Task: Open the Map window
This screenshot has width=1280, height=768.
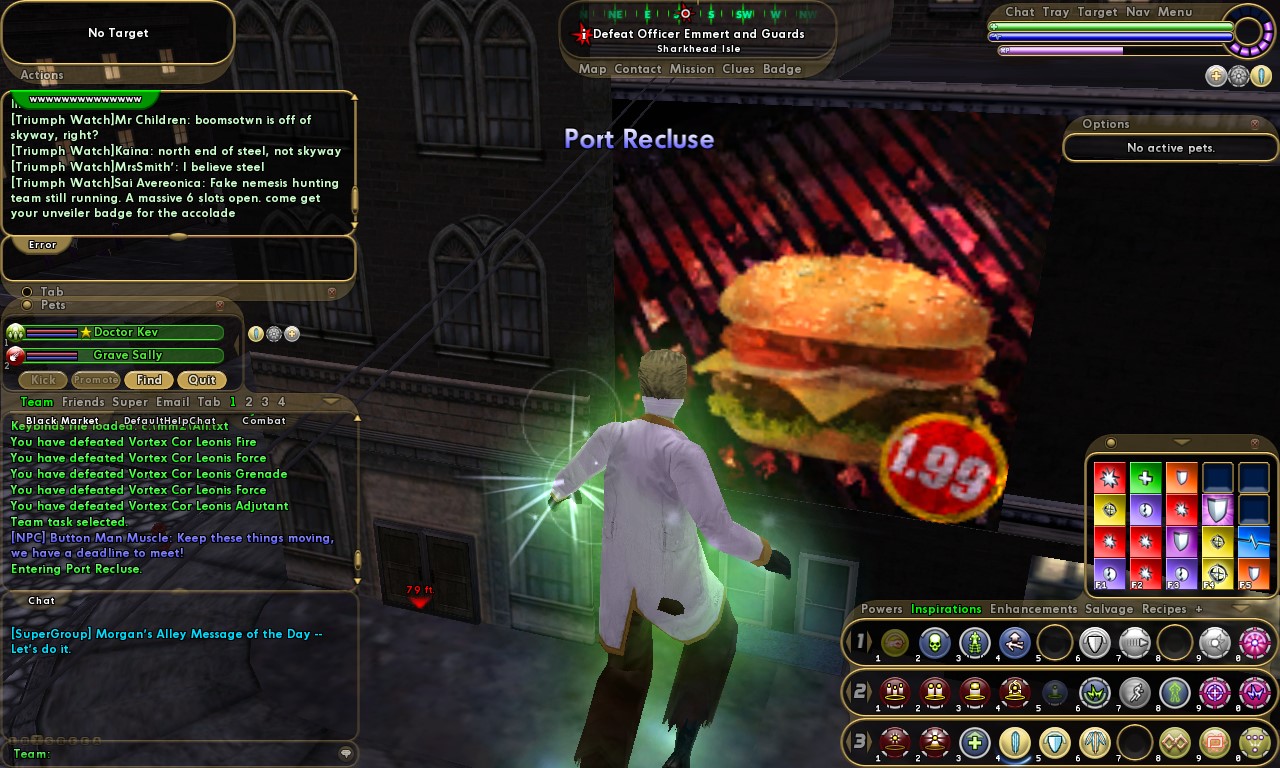Action: tap(593, 69)
